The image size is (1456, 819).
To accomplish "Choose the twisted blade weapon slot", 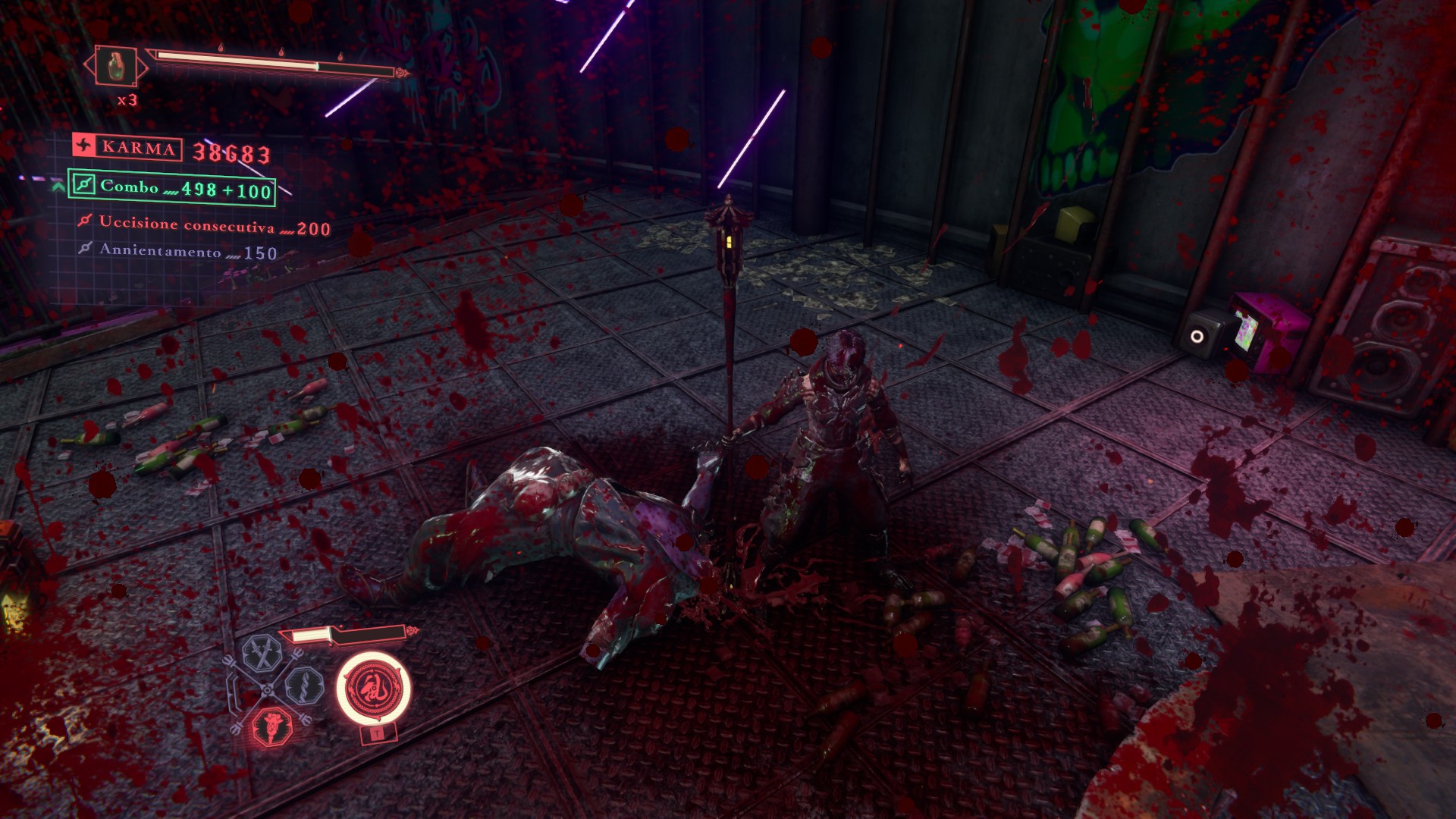I will click(305, 686).
